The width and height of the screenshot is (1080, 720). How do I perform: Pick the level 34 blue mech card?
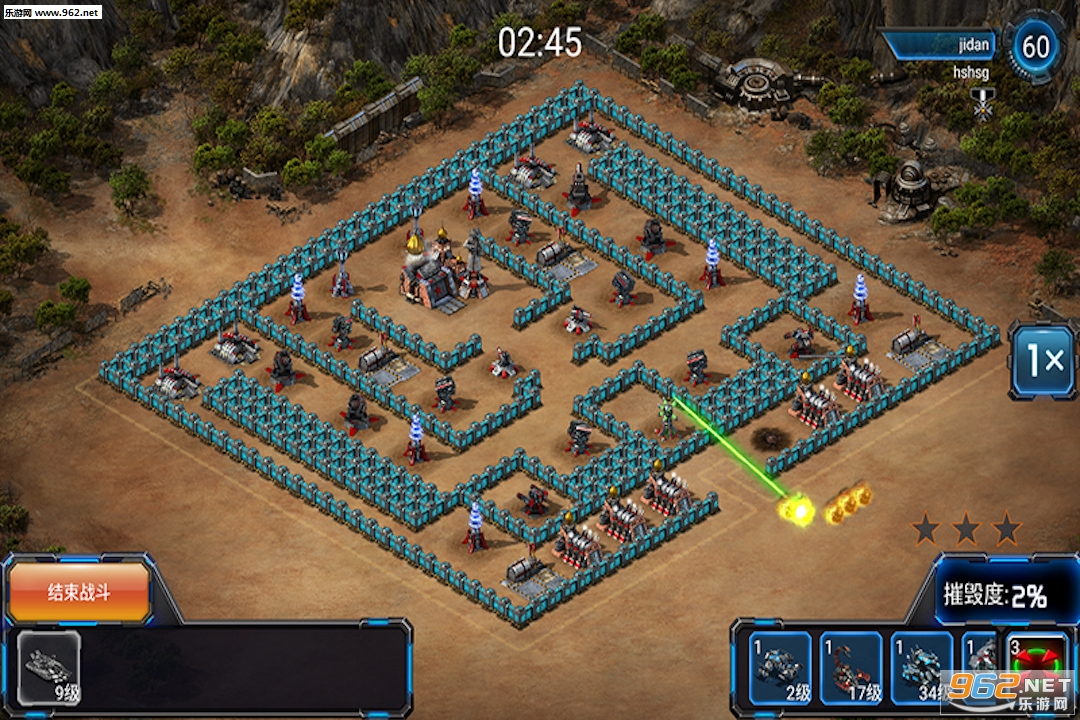(x=921, y=668)
